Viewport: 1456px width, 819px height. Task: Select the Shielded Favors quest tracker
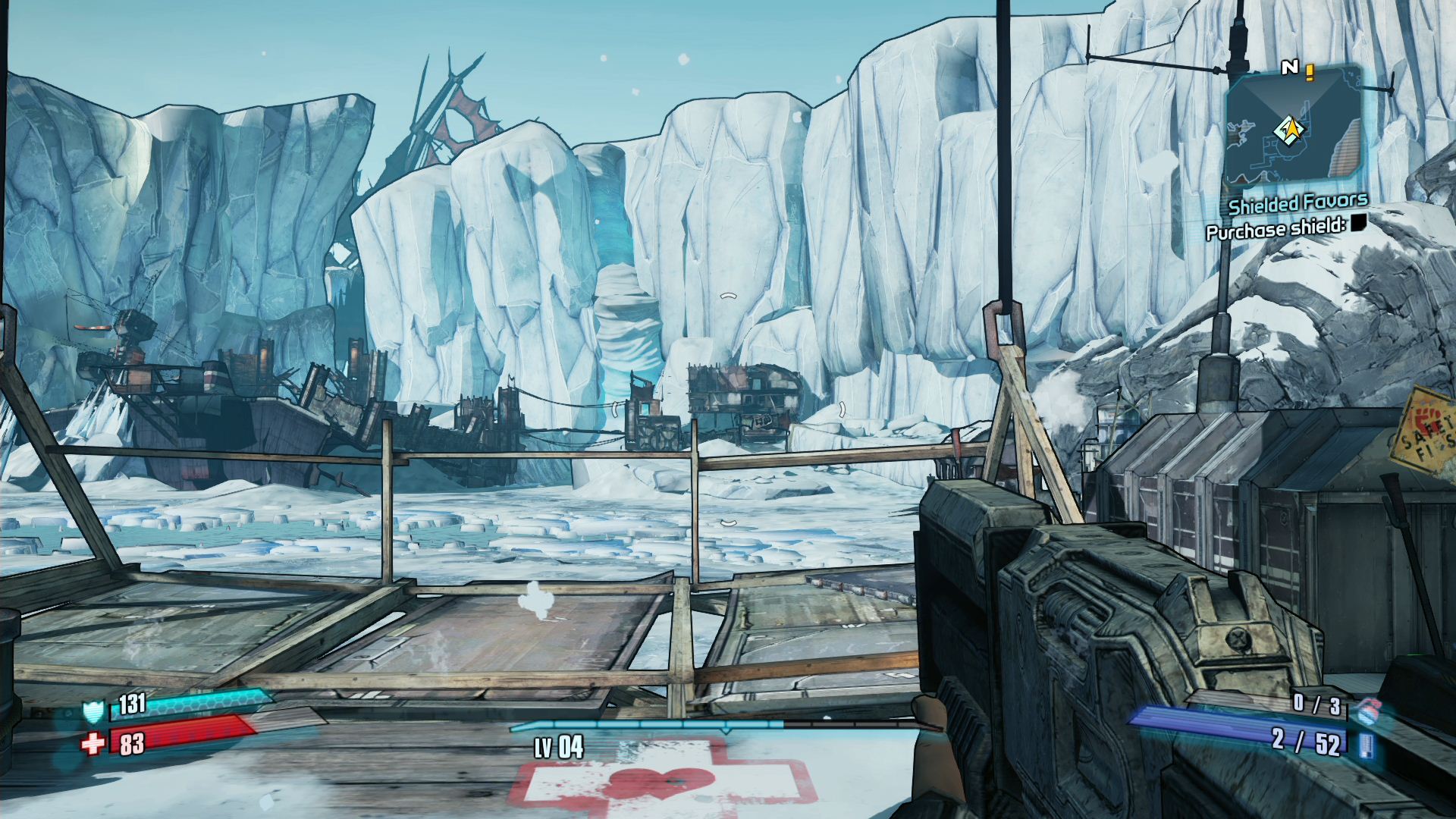pos(1298,203)
